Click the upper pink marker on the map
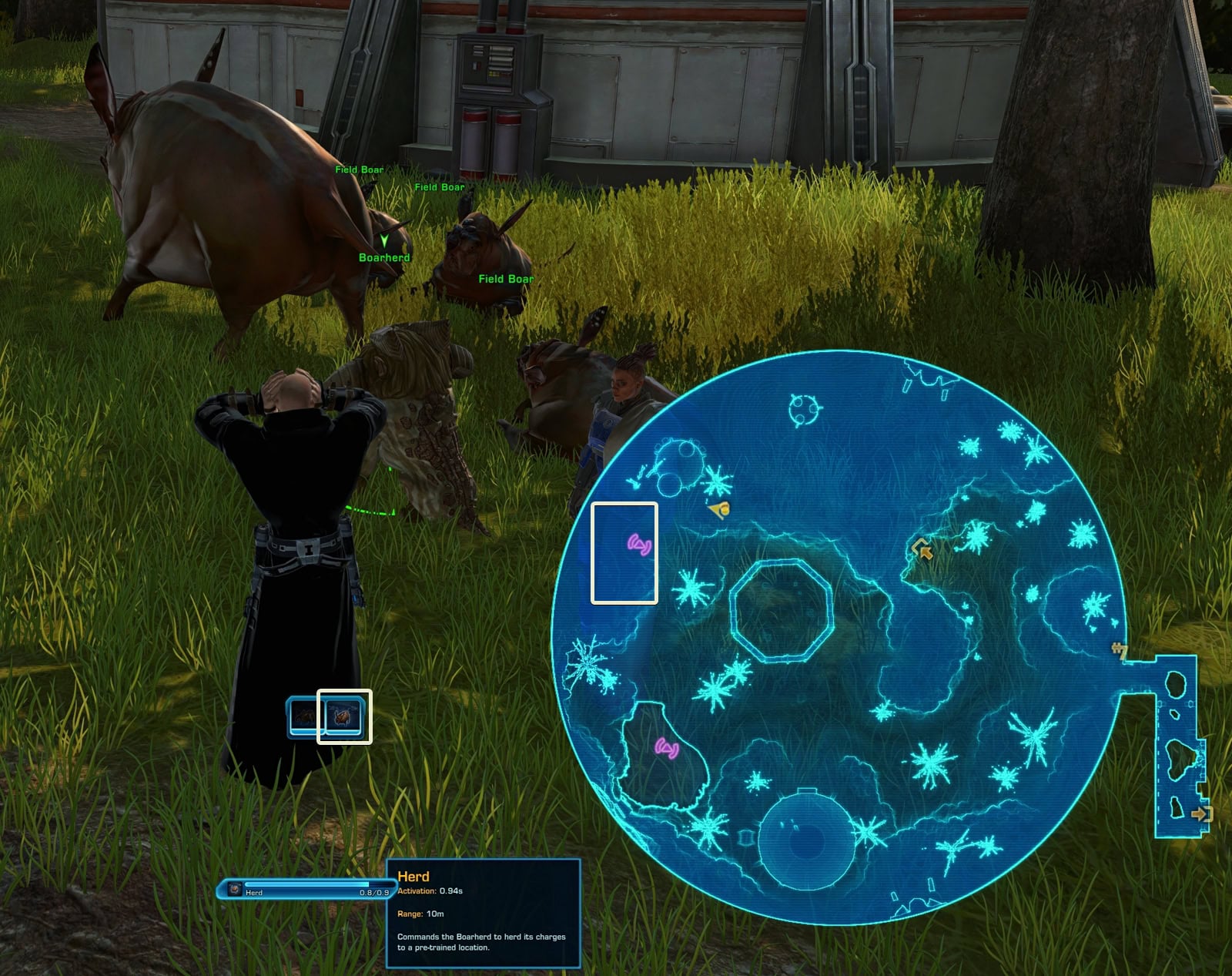The width and height of the screenshot is (1232, 976). 640,545
